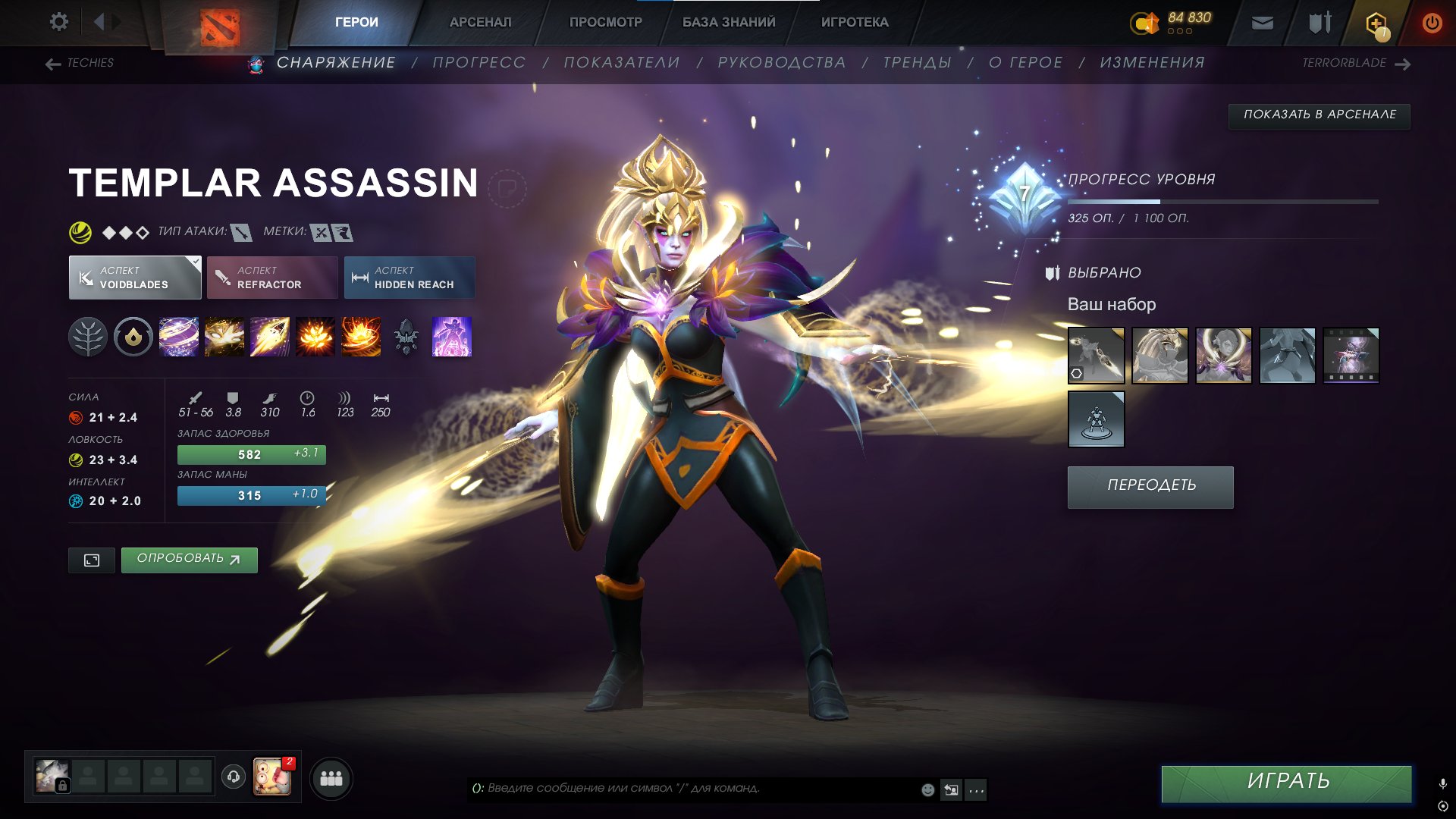Select the Refractor aspect
Viewport: 1456px width, 819px height.
click(271, 278)
